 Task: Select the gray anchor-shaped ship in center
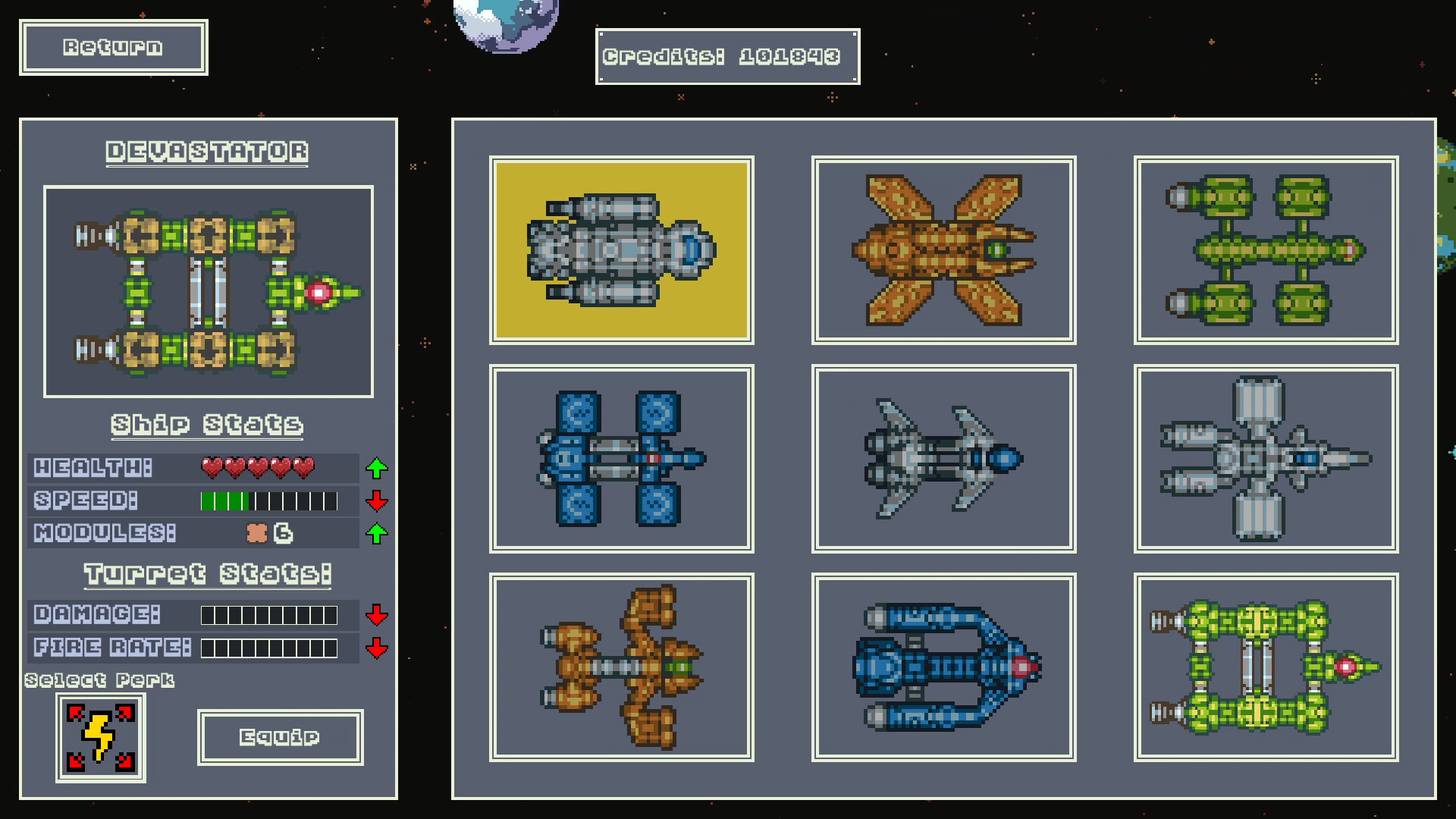click(943, 458)
